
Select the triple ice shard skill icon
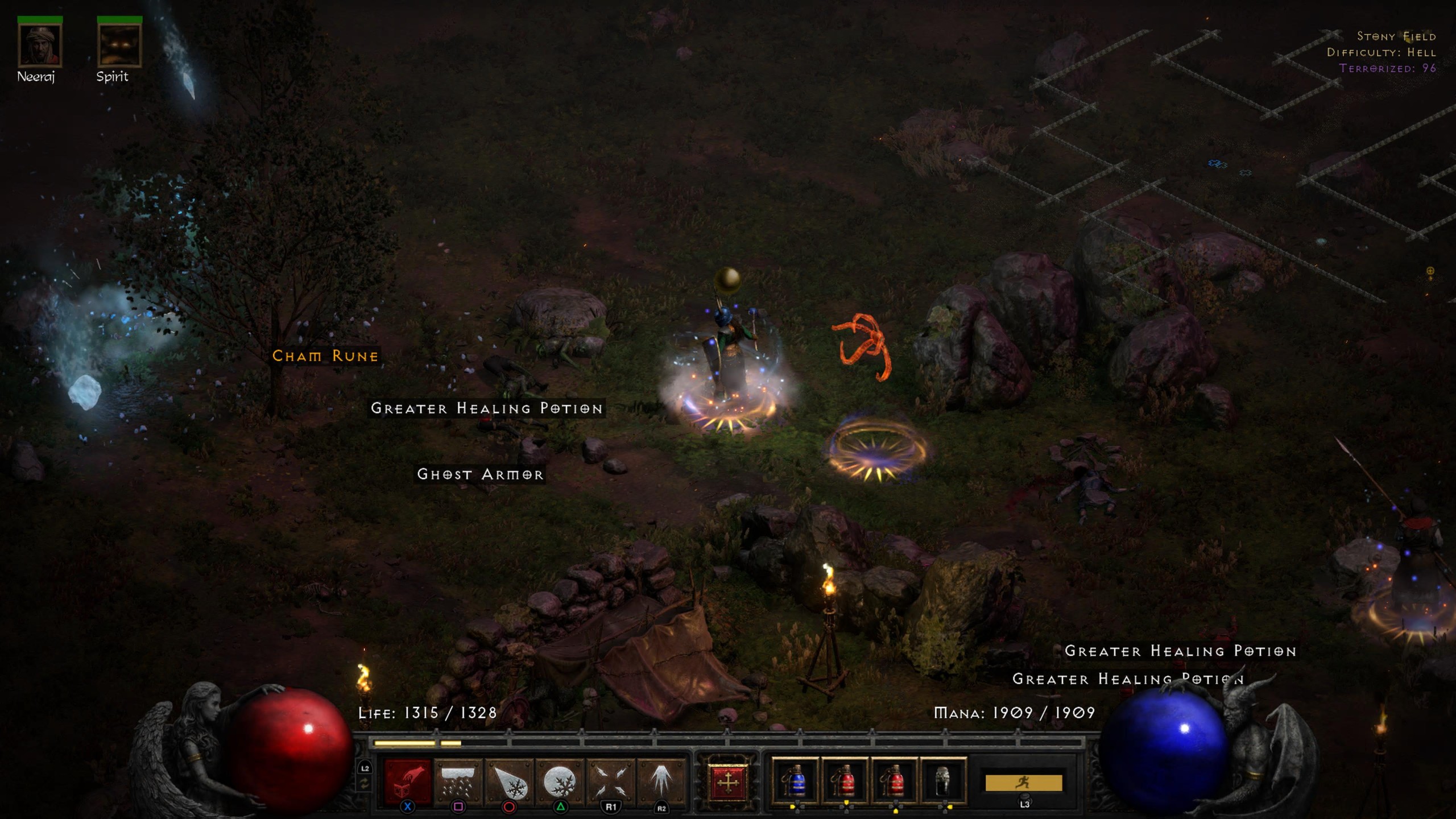click(661, 783)
